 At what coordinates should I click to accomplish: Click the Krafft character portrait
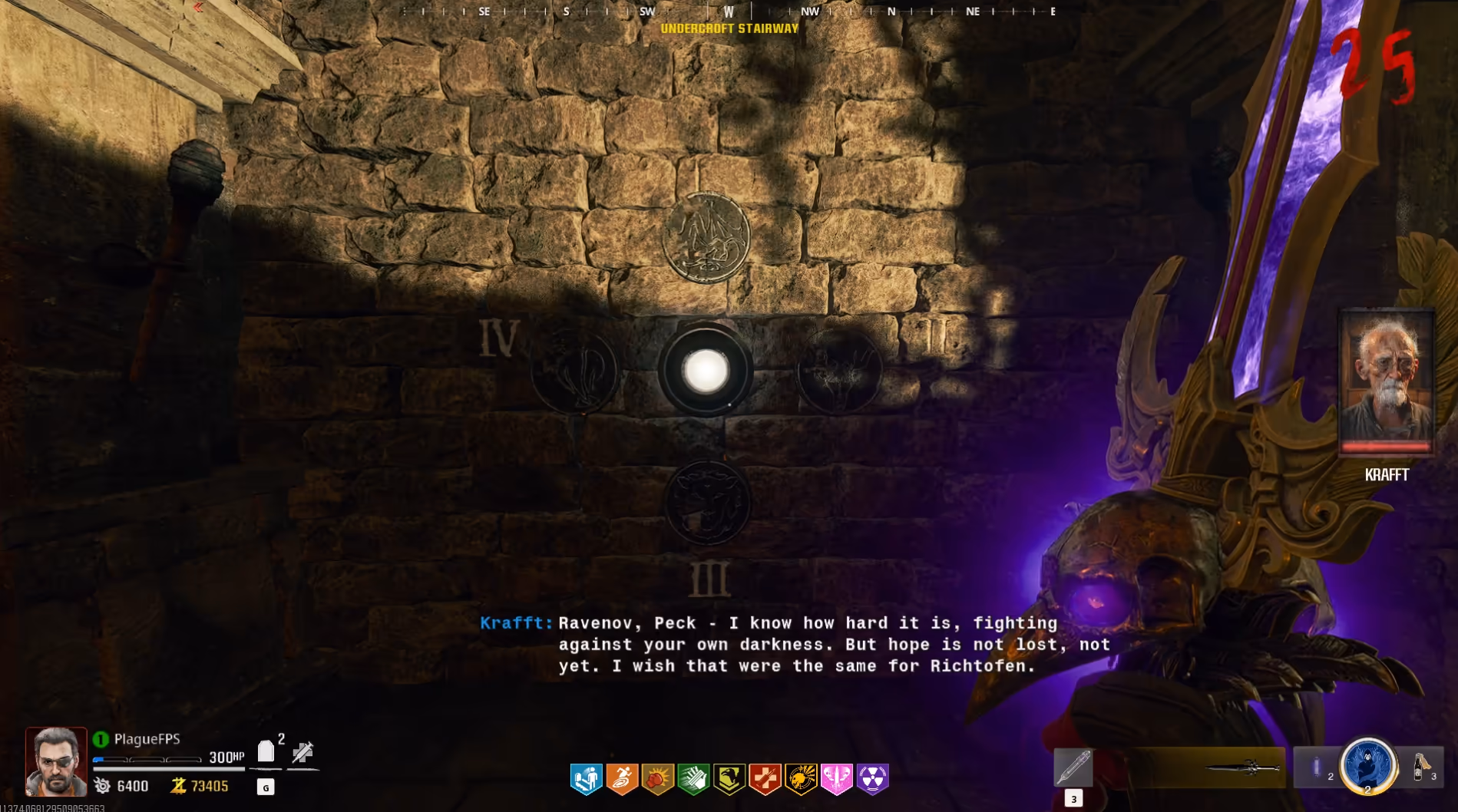click(1387, 381)
